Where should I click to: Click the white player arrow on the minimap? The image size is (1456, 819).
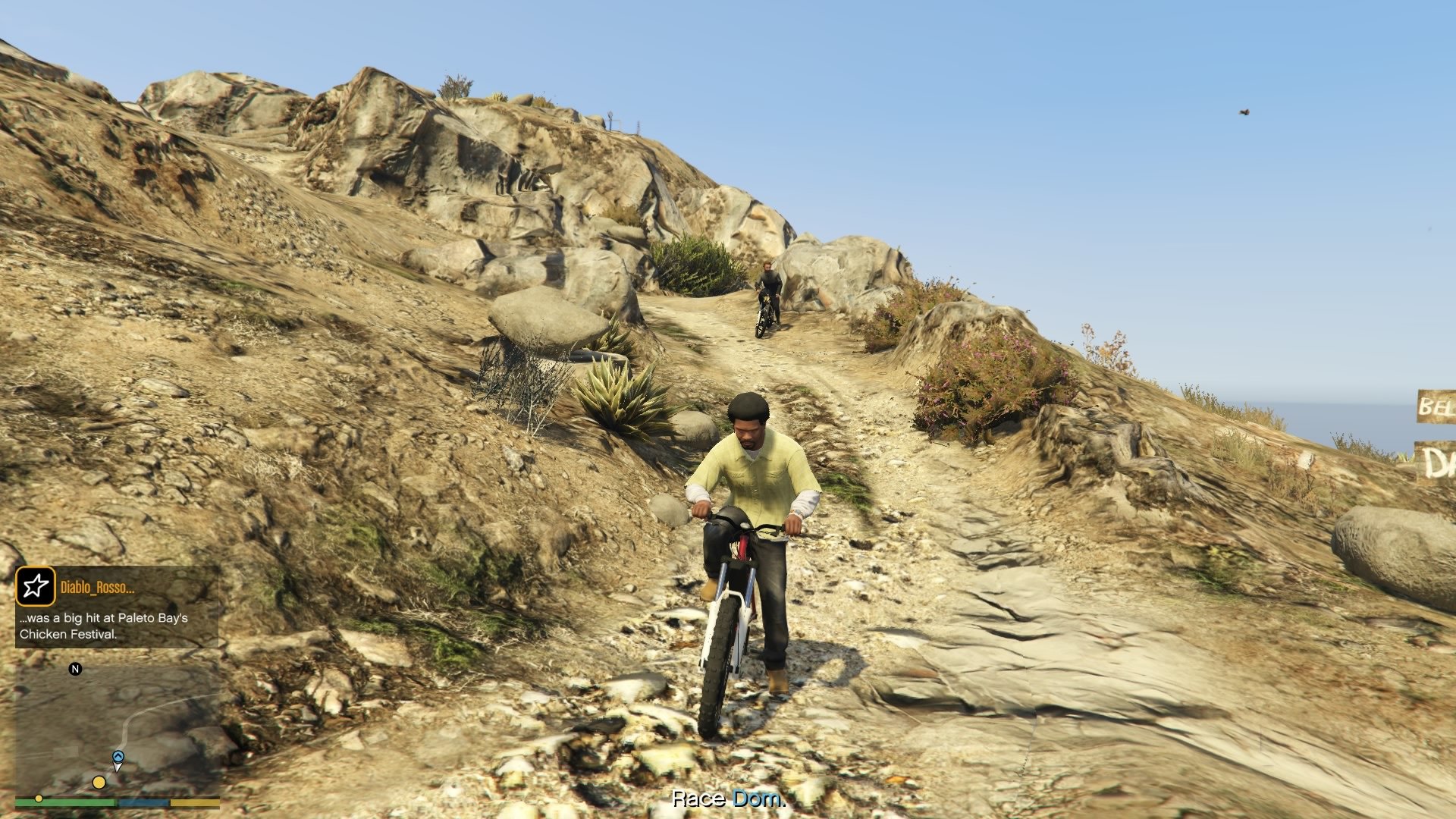click(x=118, y=767)
